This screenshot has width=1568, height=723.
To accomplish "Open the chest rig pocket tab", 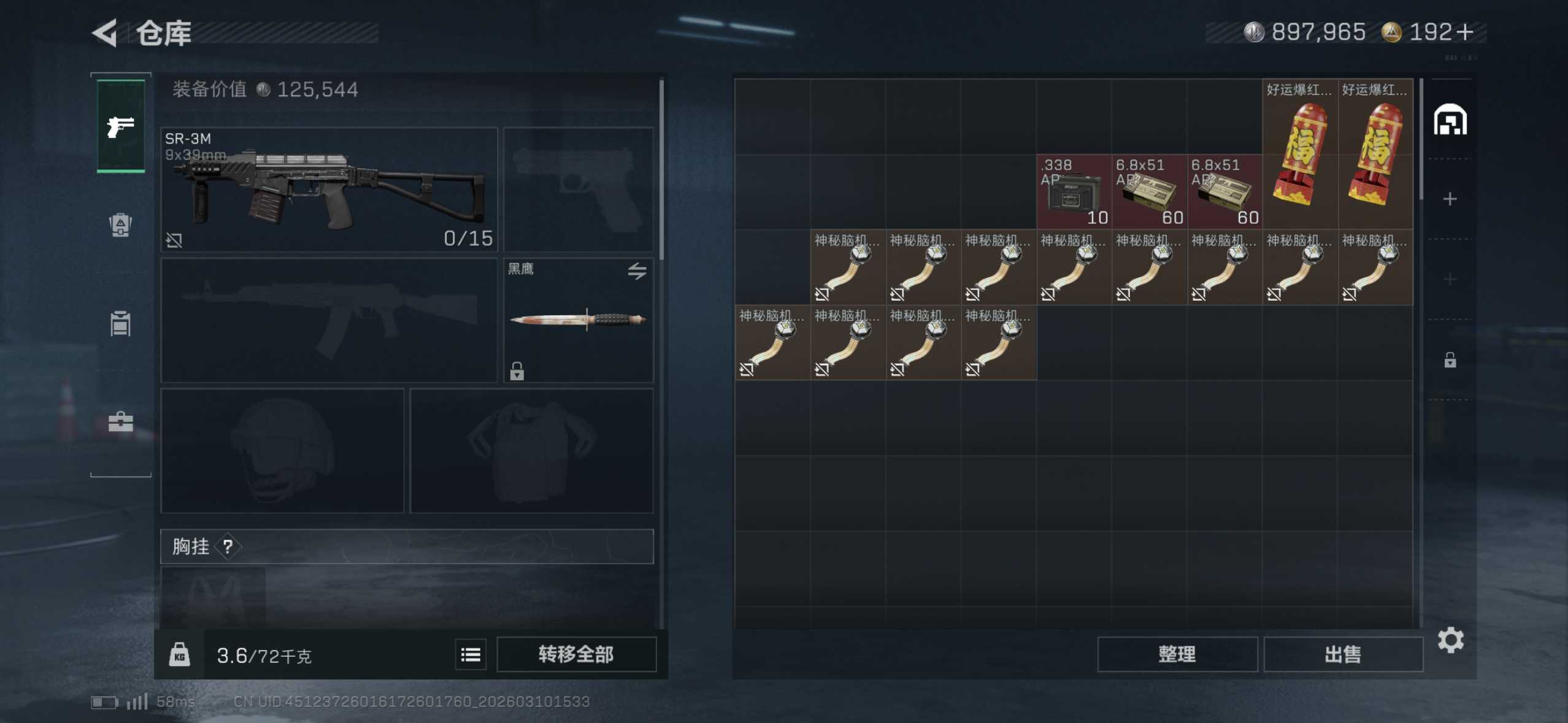I will 121,323.
